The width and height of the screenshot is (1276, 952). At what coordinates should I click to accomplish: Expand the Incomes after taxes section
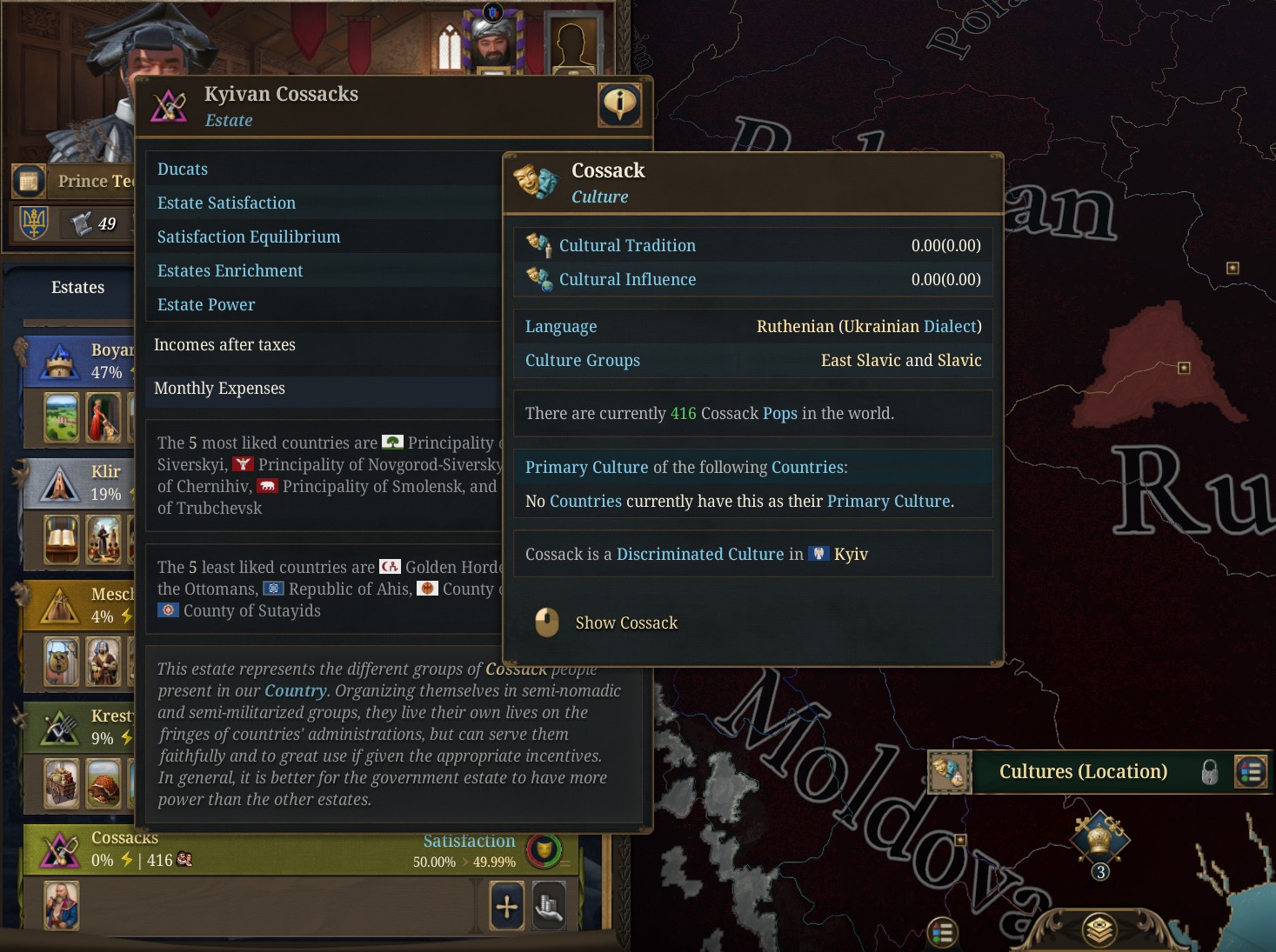coord(224,345)
